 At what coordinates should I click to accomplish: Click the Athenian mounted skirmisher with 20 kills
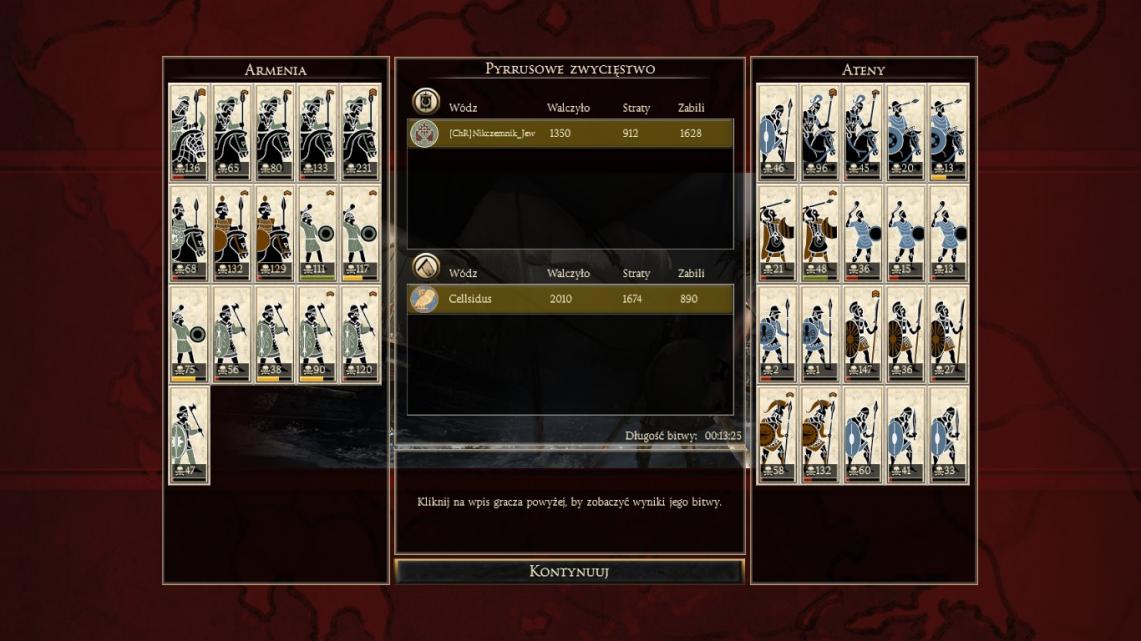tap(906, 131)
